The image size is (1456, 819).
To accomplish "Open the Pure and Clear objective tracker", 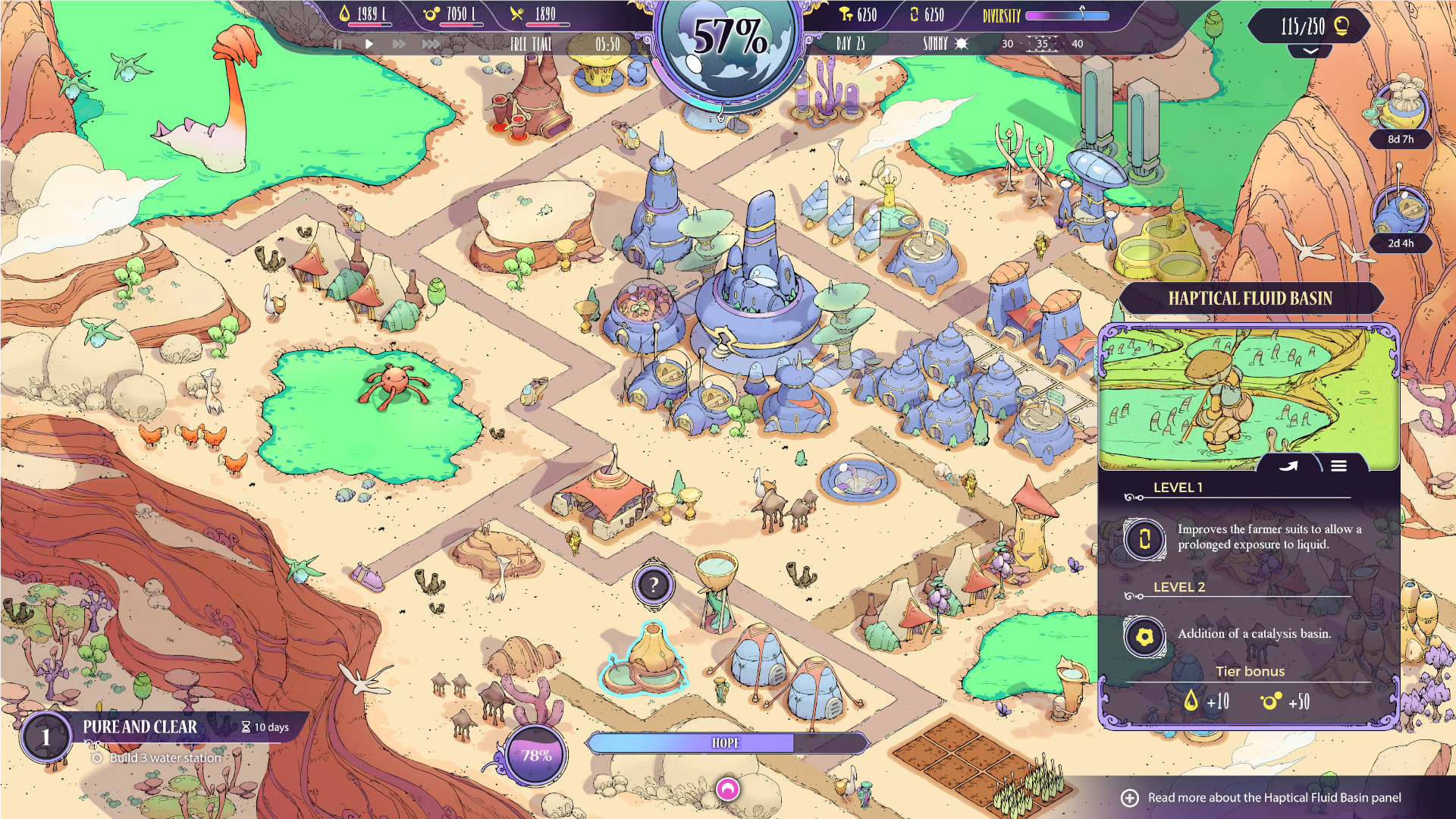I will click(140, 727).
